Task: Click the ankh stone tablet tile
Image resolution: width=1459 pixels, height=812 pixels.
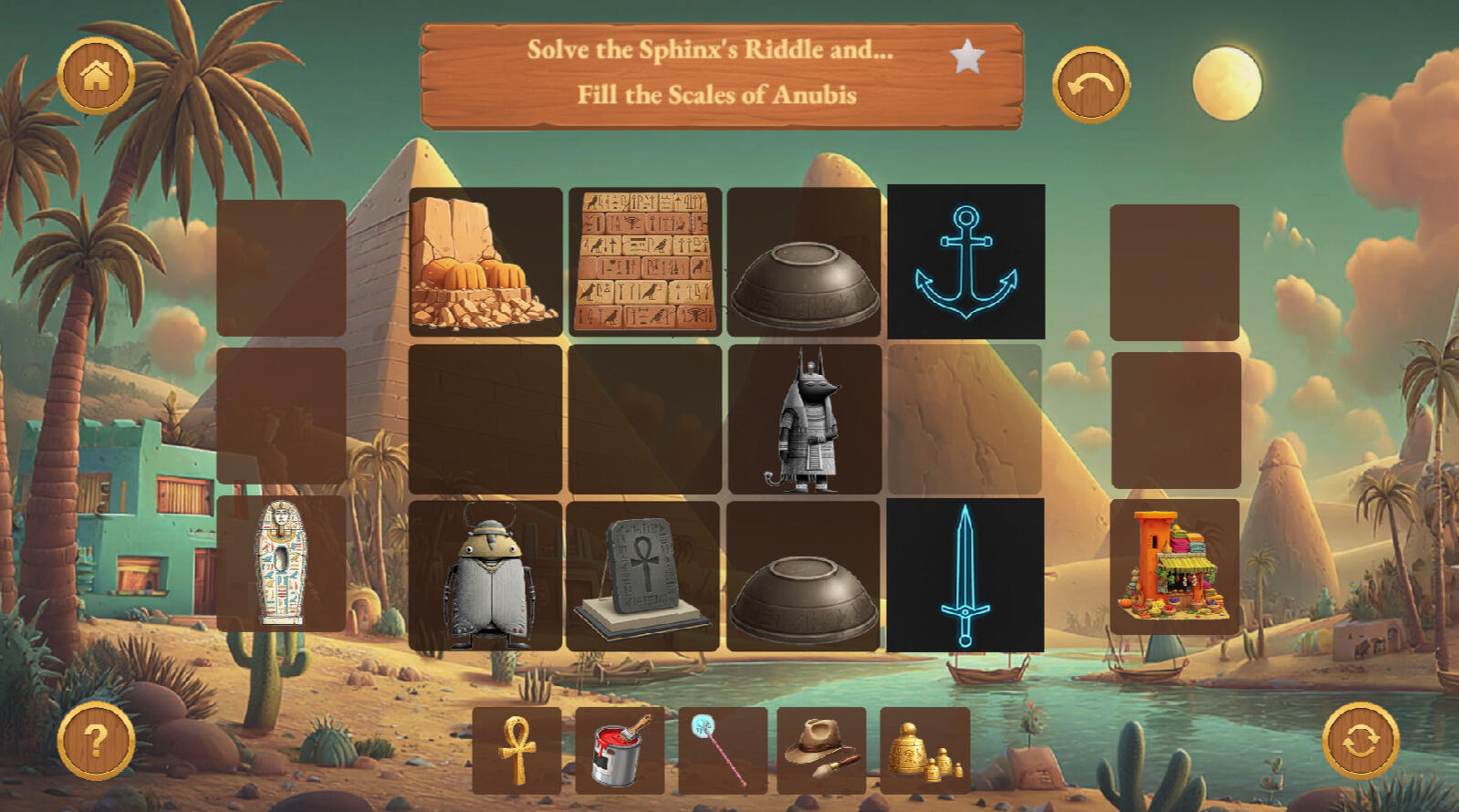Action: pos(643,575)
